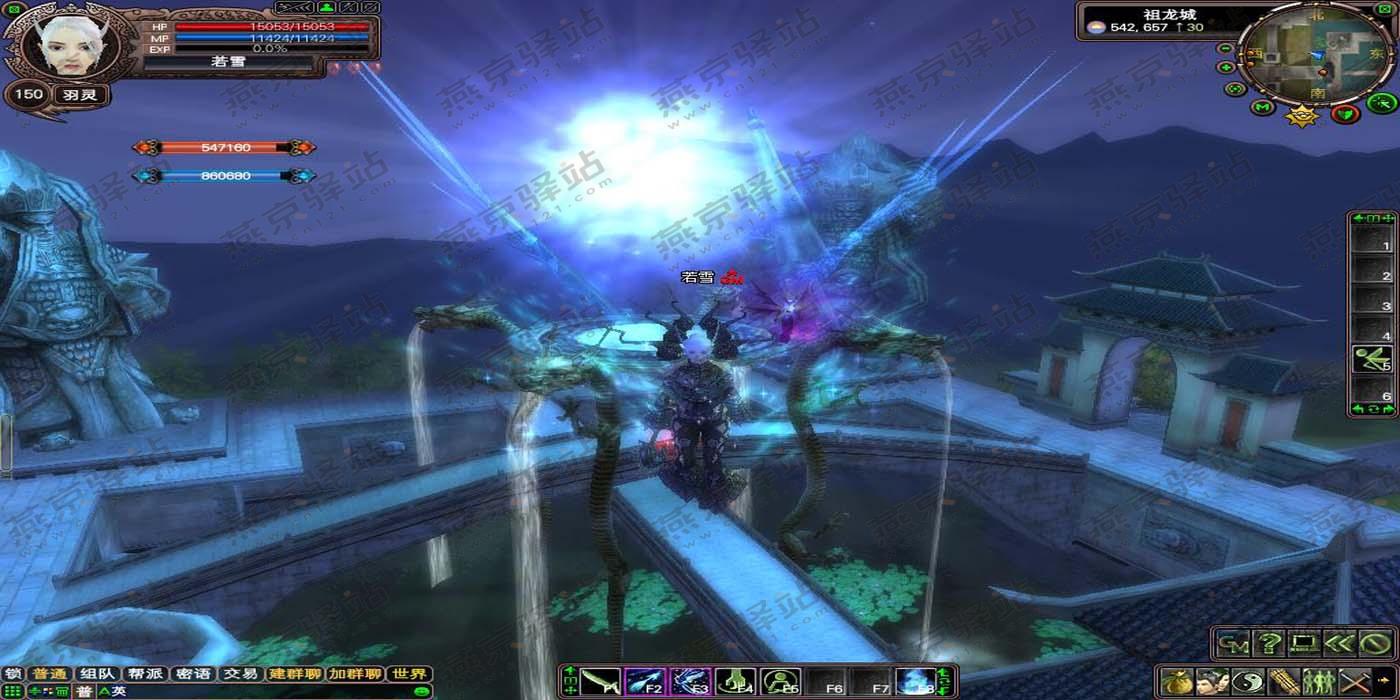1400x700 pixels.
Task: Activate the F8 blue flame skill
Action: pos(915,683)
